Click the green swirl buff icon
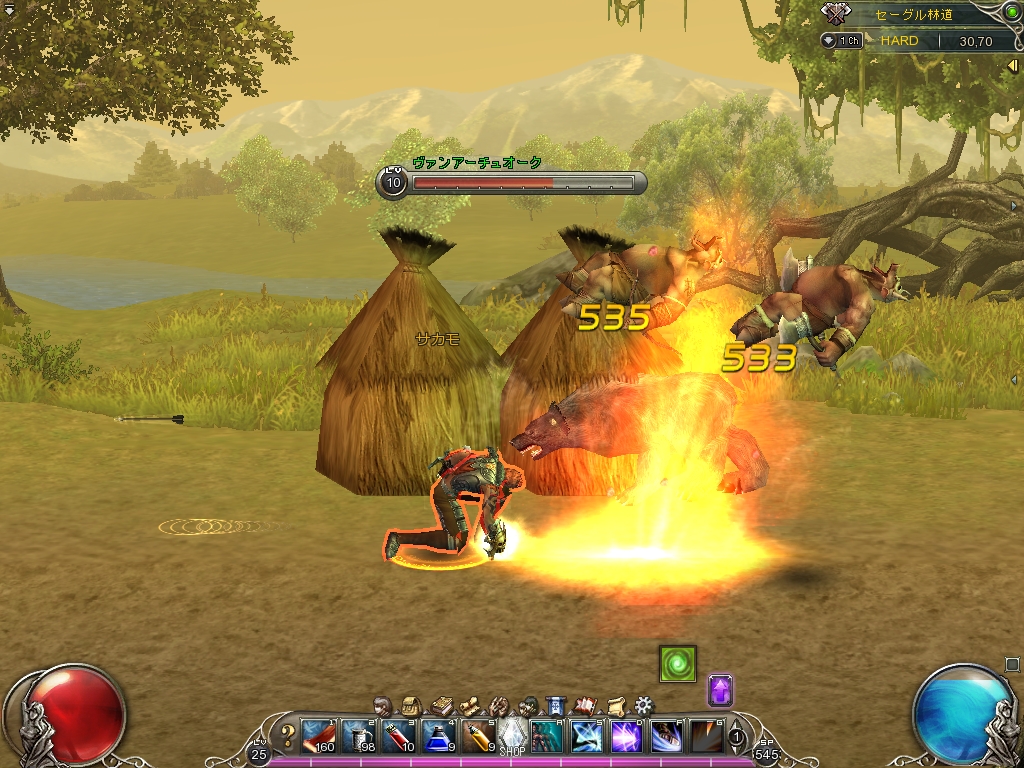Viewport: 1024px width, 768px height. (x=677, y=664)
